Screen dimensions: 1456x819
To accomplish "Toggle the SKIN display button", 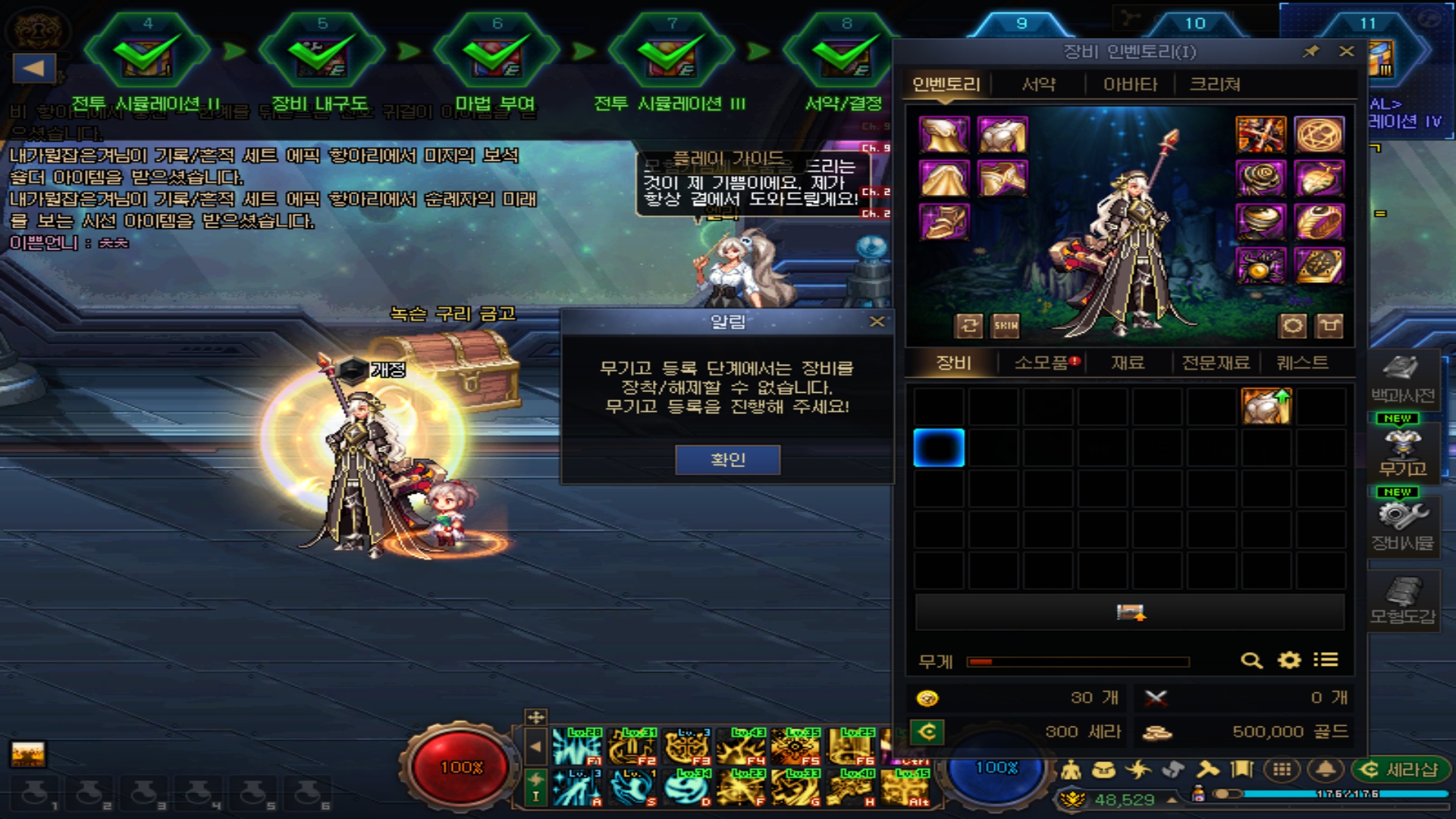I will [x=1006, y=326].
